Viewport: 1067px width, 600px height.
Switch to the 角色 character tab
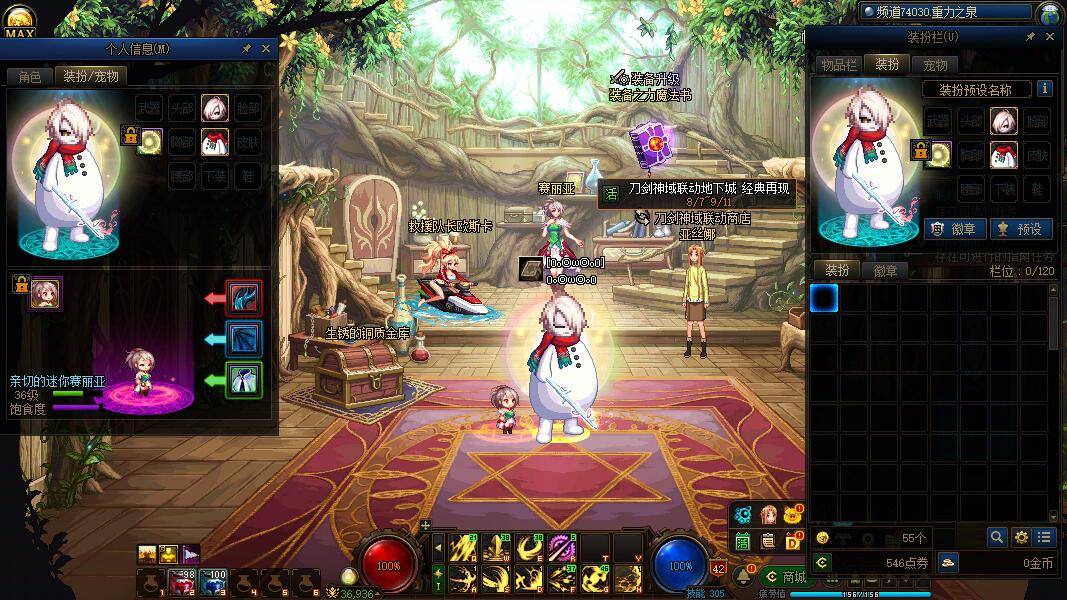tap(29, 76)
